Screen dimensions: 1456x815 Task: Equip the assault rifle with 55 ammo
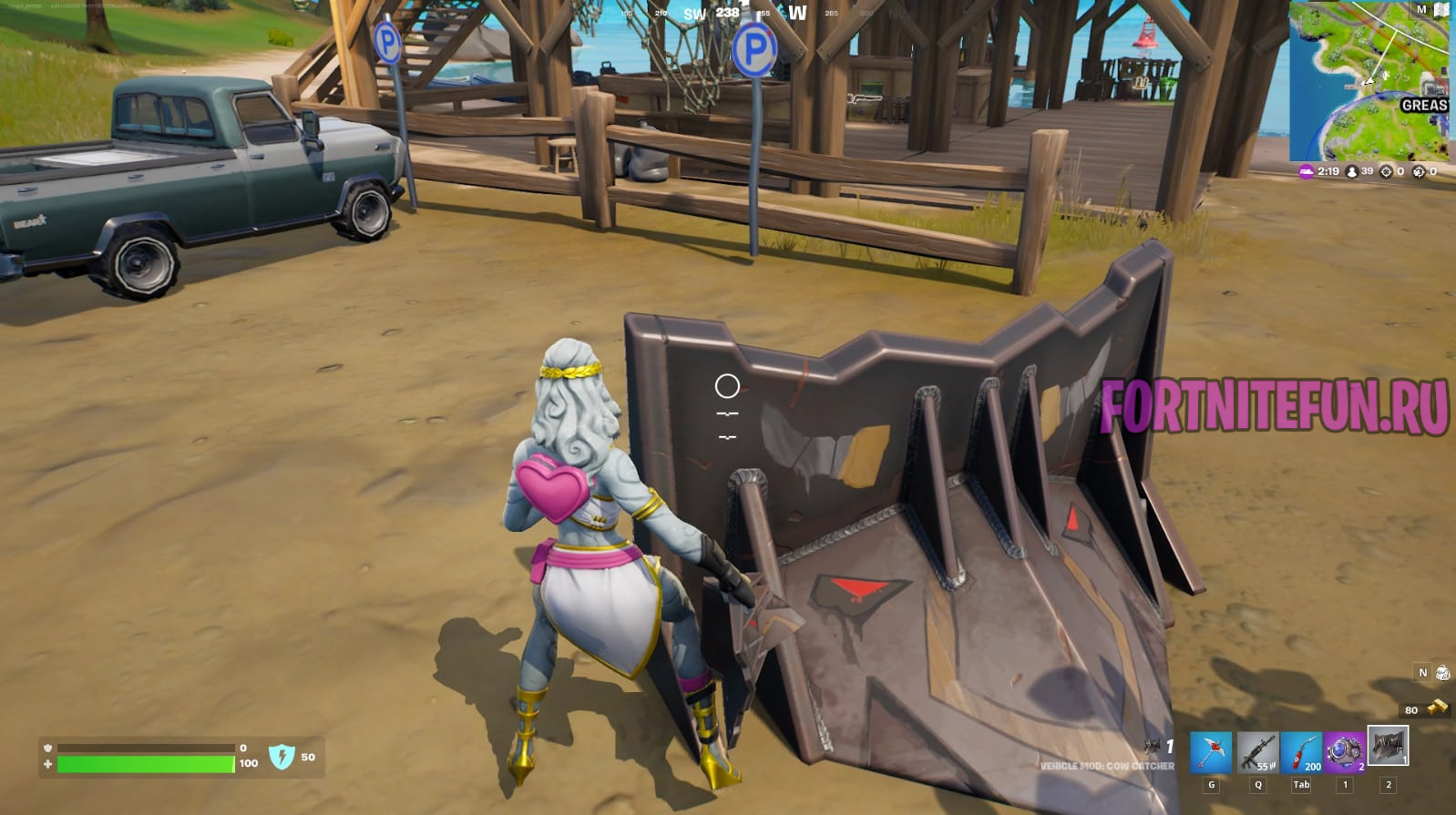pos(1256,753)
